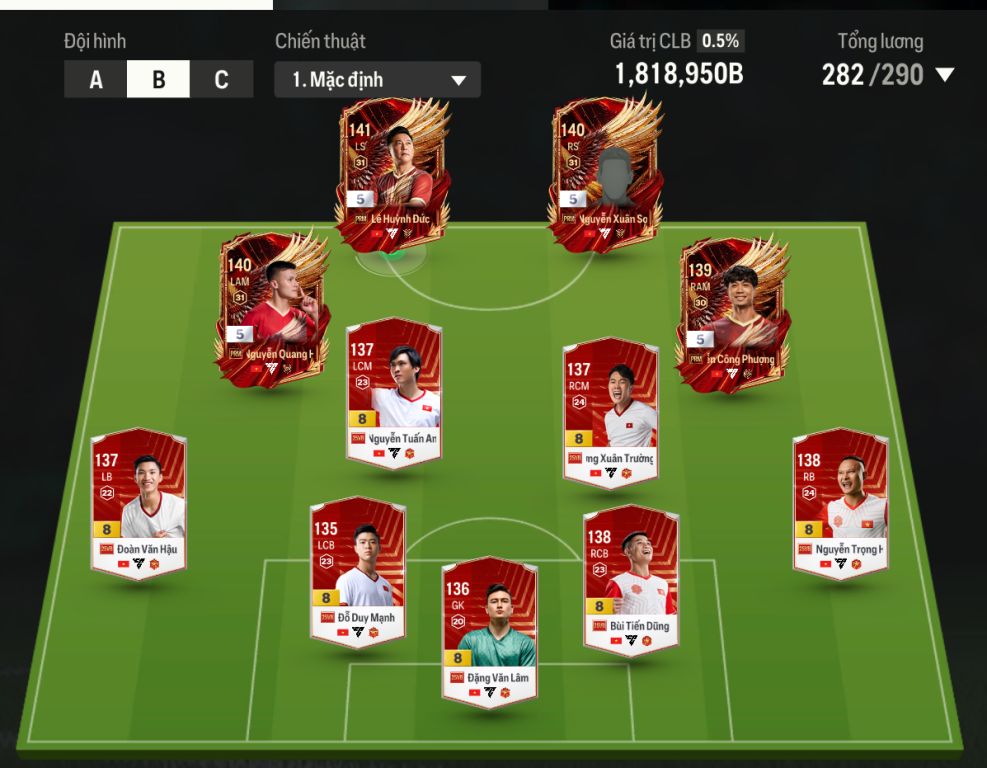This screenshot has height=768, width=987.
Task: Click Nguyễn Tuấn Anh LCM card
Action: point(393,392)
